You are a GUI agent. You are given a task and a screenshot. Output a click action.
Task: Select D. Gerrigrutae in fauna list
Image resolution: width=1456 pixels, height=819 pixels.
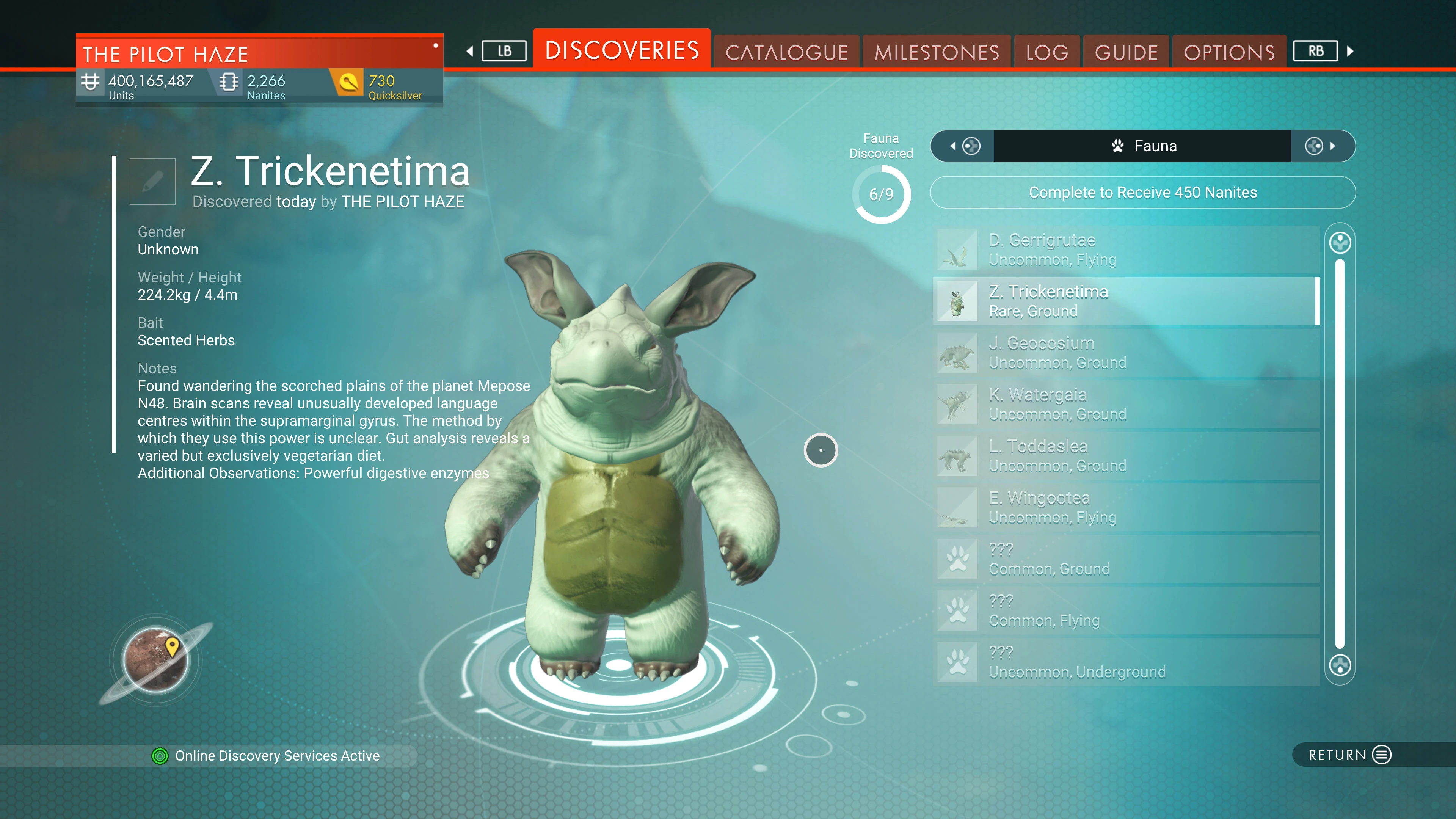pos(1127,249)
